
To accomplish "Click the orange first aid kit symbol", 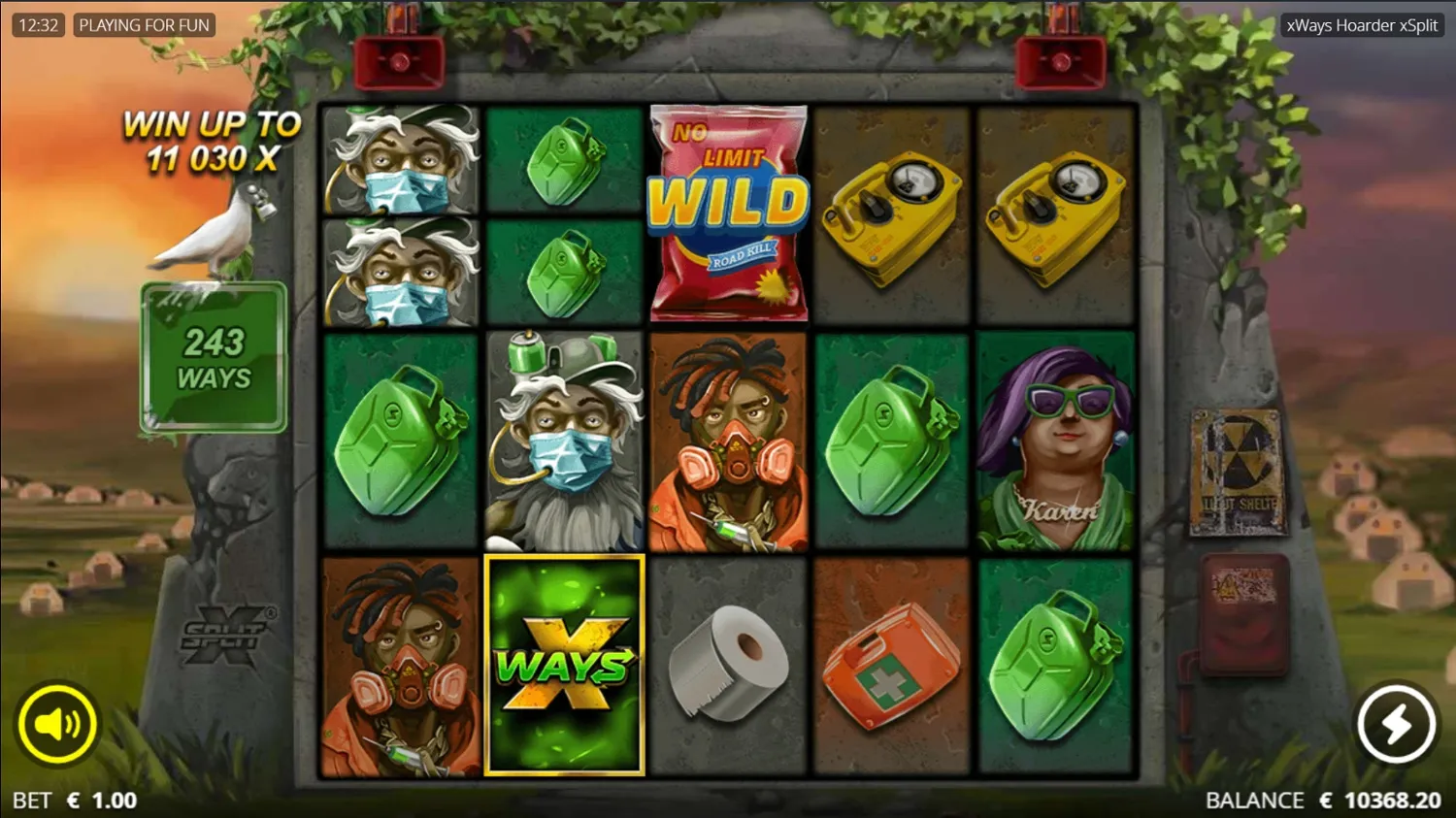I will pyautogui.click(x=890, y=665).
